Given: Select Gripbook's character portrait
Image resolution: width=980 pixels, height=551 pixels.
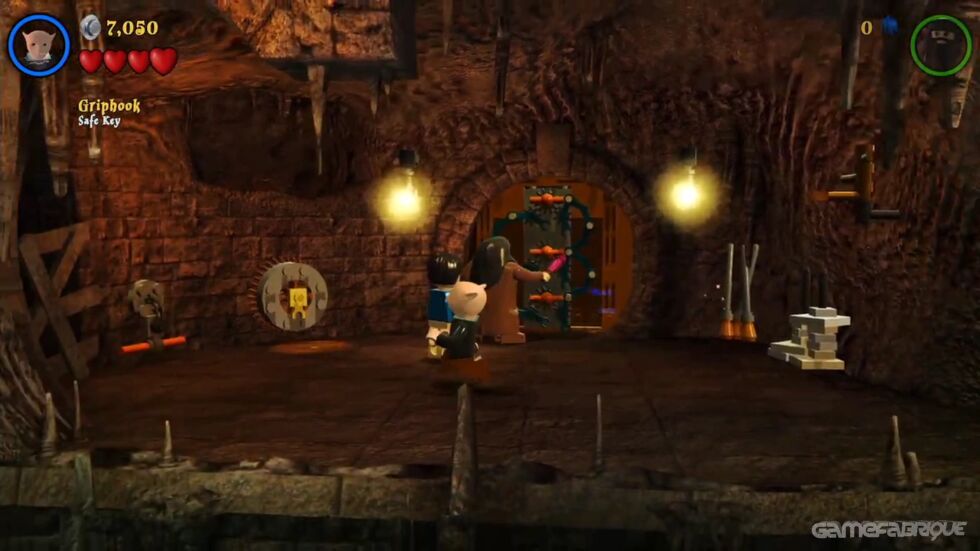Looking at the screenshot, I should click(x=39, y=45).
